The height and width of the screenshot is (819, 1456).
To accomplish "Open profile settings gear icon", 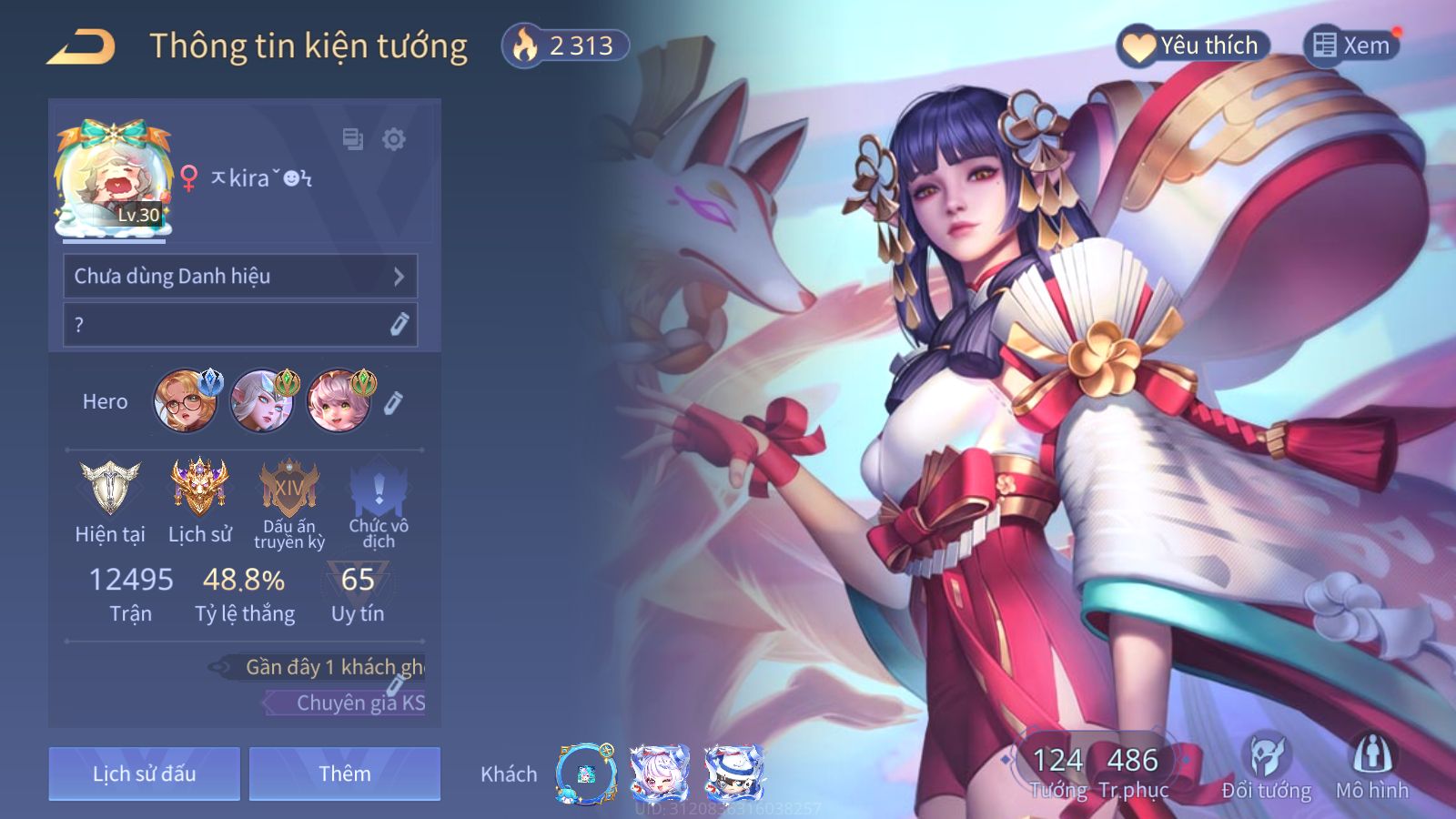I will 393,139.
